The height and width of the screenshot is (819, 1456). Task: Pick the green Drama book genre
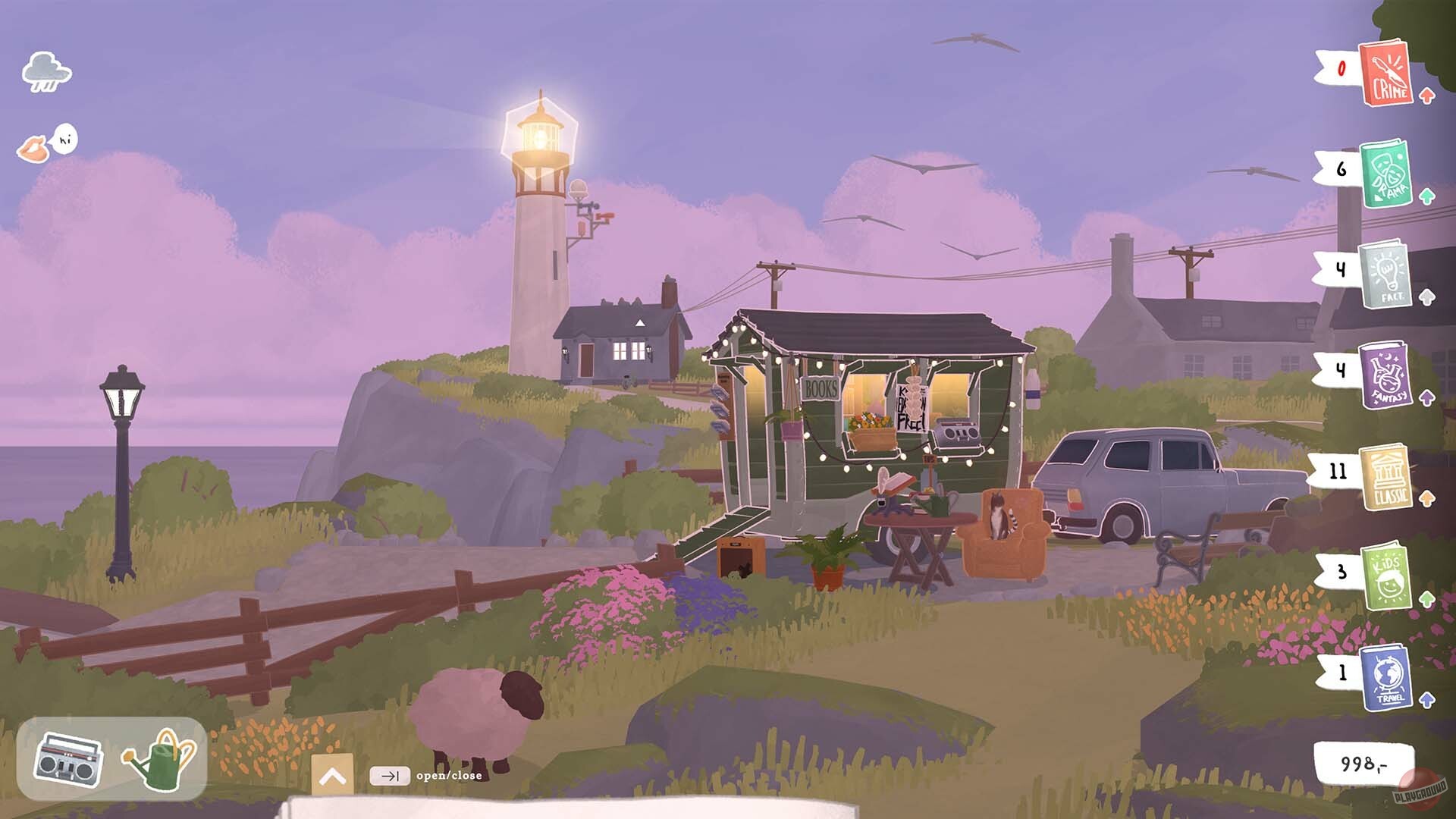[x=1385, y=174]
